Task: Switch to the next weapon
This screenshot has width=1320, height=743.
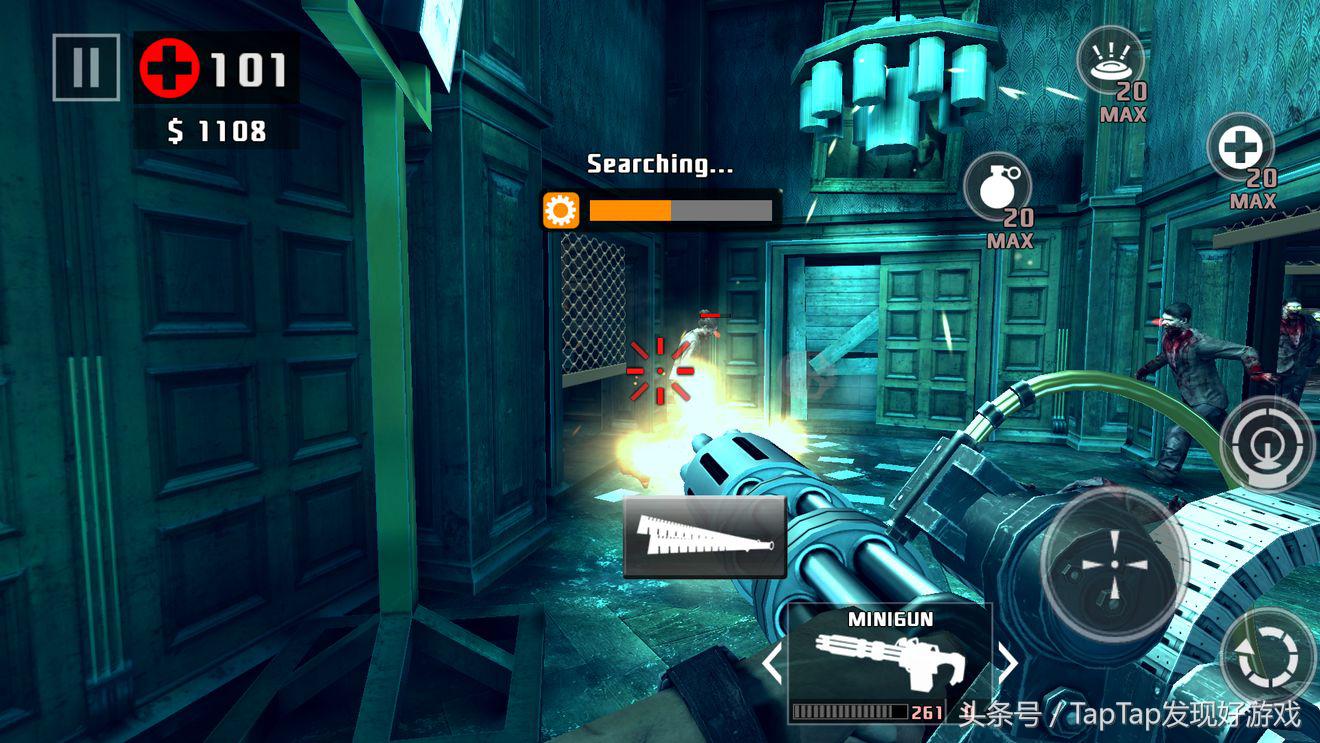Action: tap(1008, 663)
